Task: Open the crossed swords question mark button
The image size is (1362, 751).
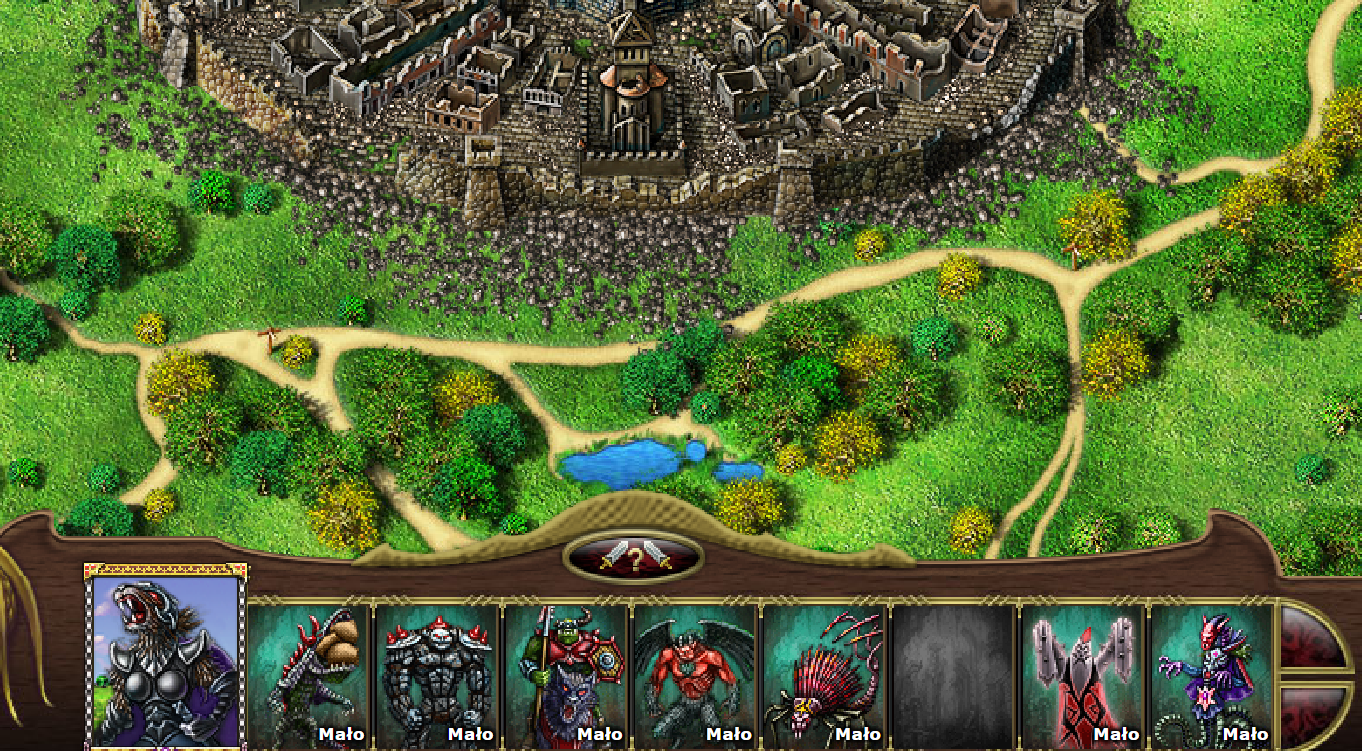Action: pos(634,558)
